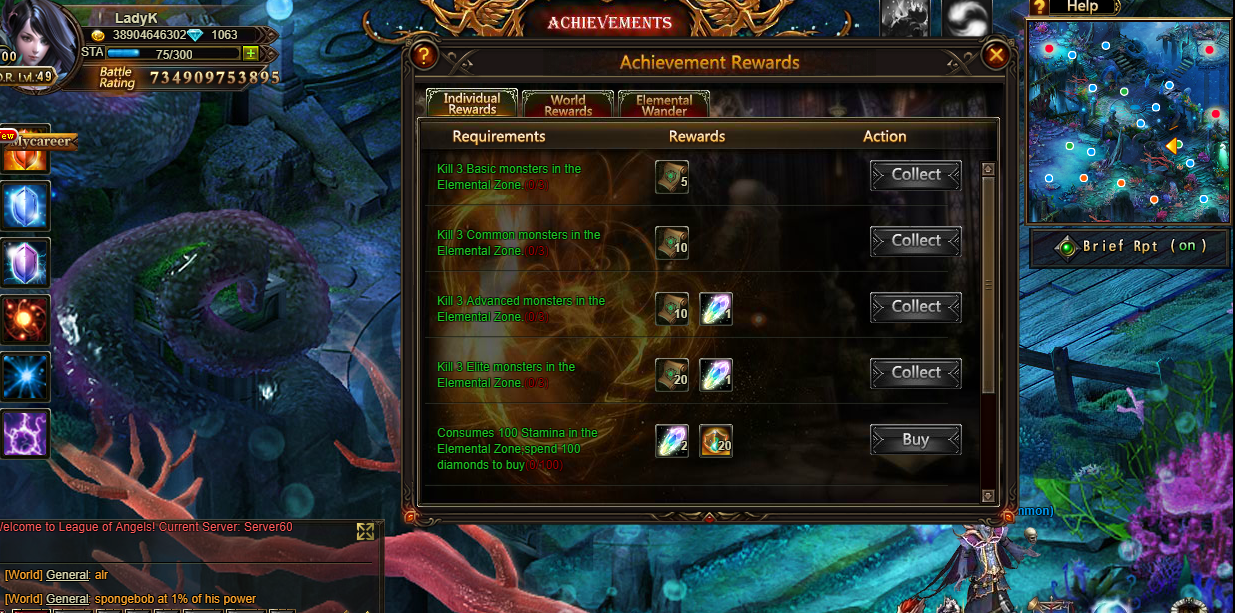Viewport: 1235px width, 613px height.
Task: Open the Mycareer banner
Action: click(x=40, y=141)
